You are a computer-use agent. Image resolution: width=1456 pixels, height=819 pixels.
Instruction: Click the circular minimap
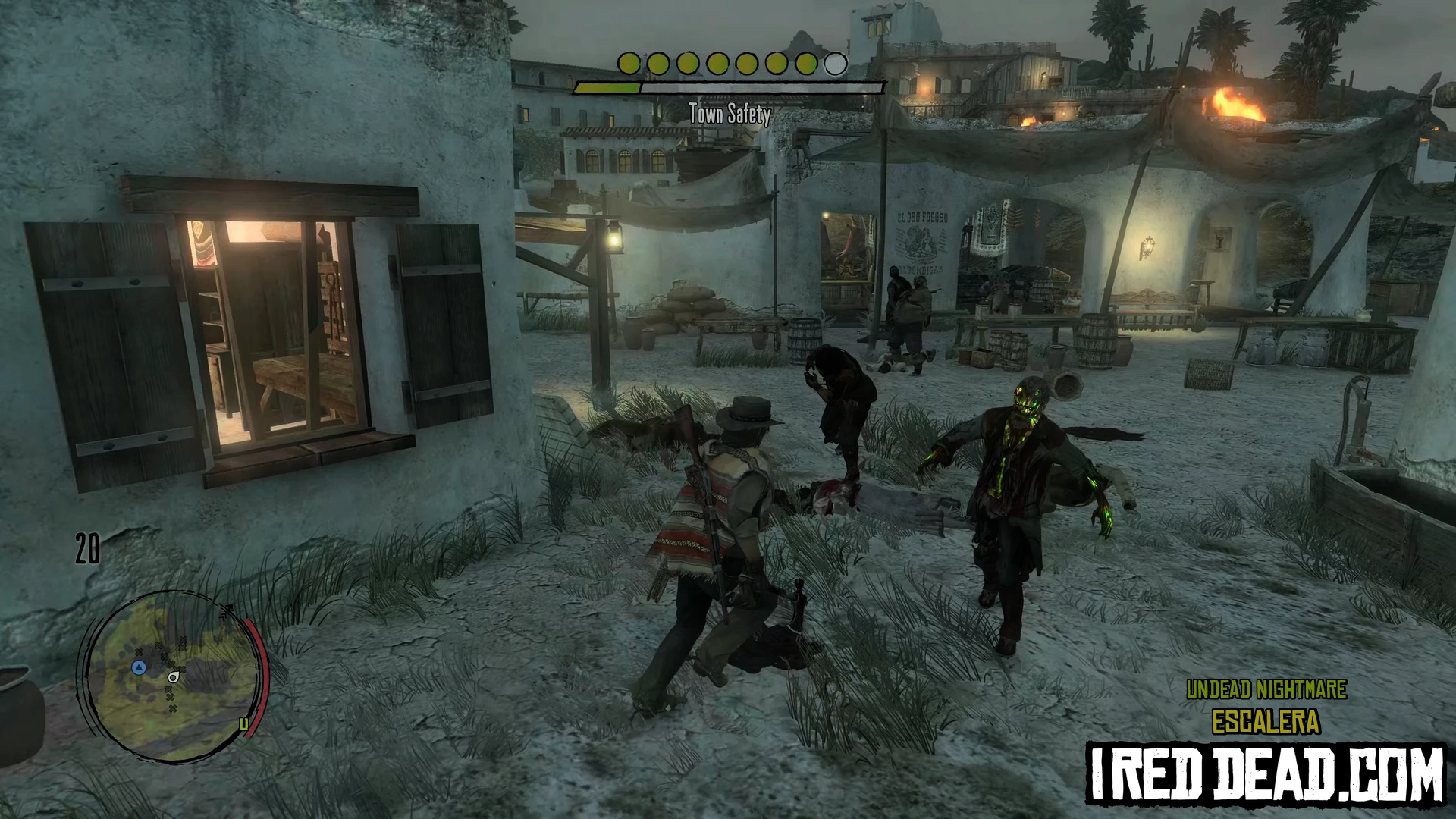click(x=173, y=676)
